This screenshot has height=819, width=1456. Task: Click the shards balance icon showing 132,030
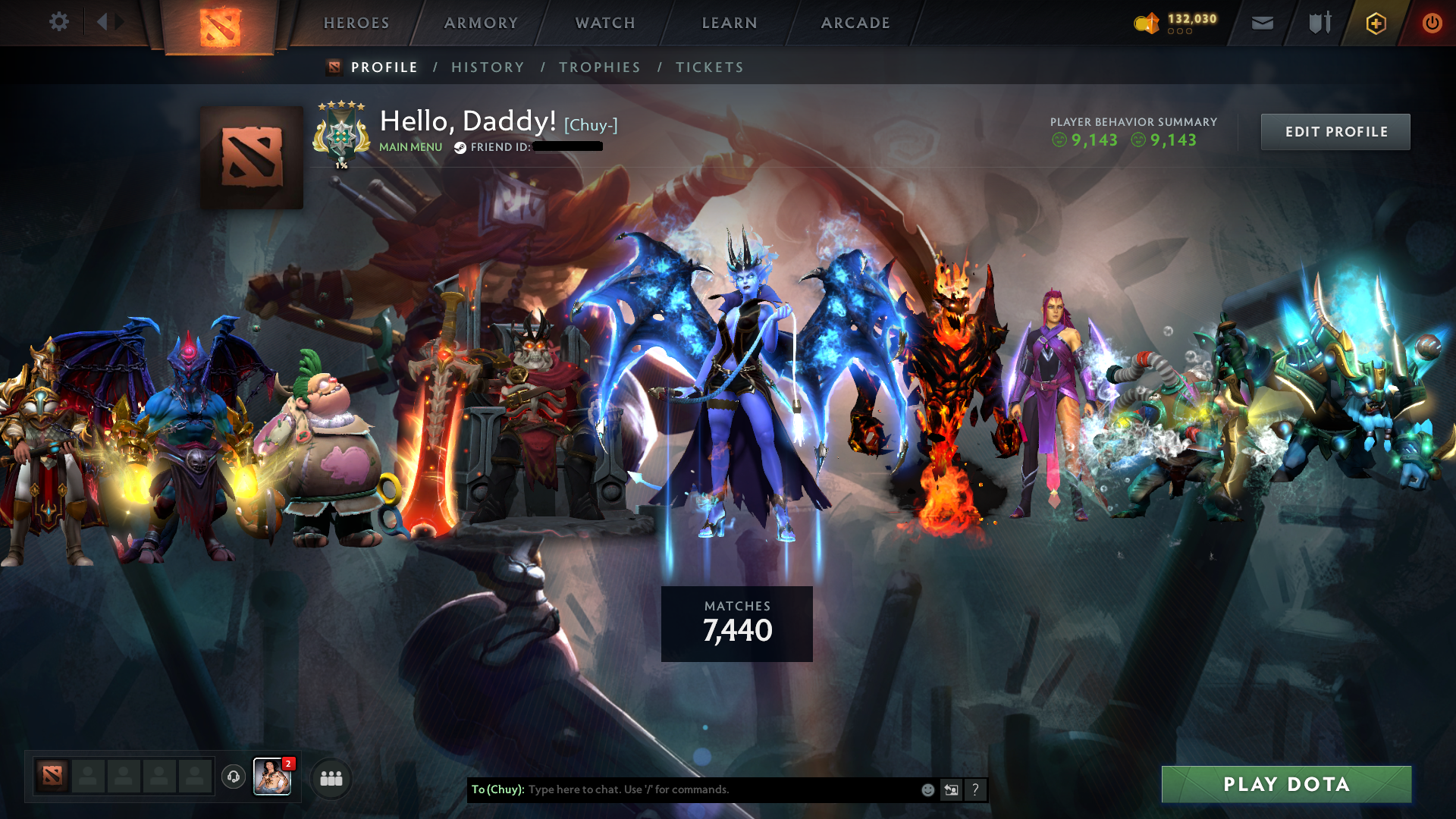[1147, 23]
